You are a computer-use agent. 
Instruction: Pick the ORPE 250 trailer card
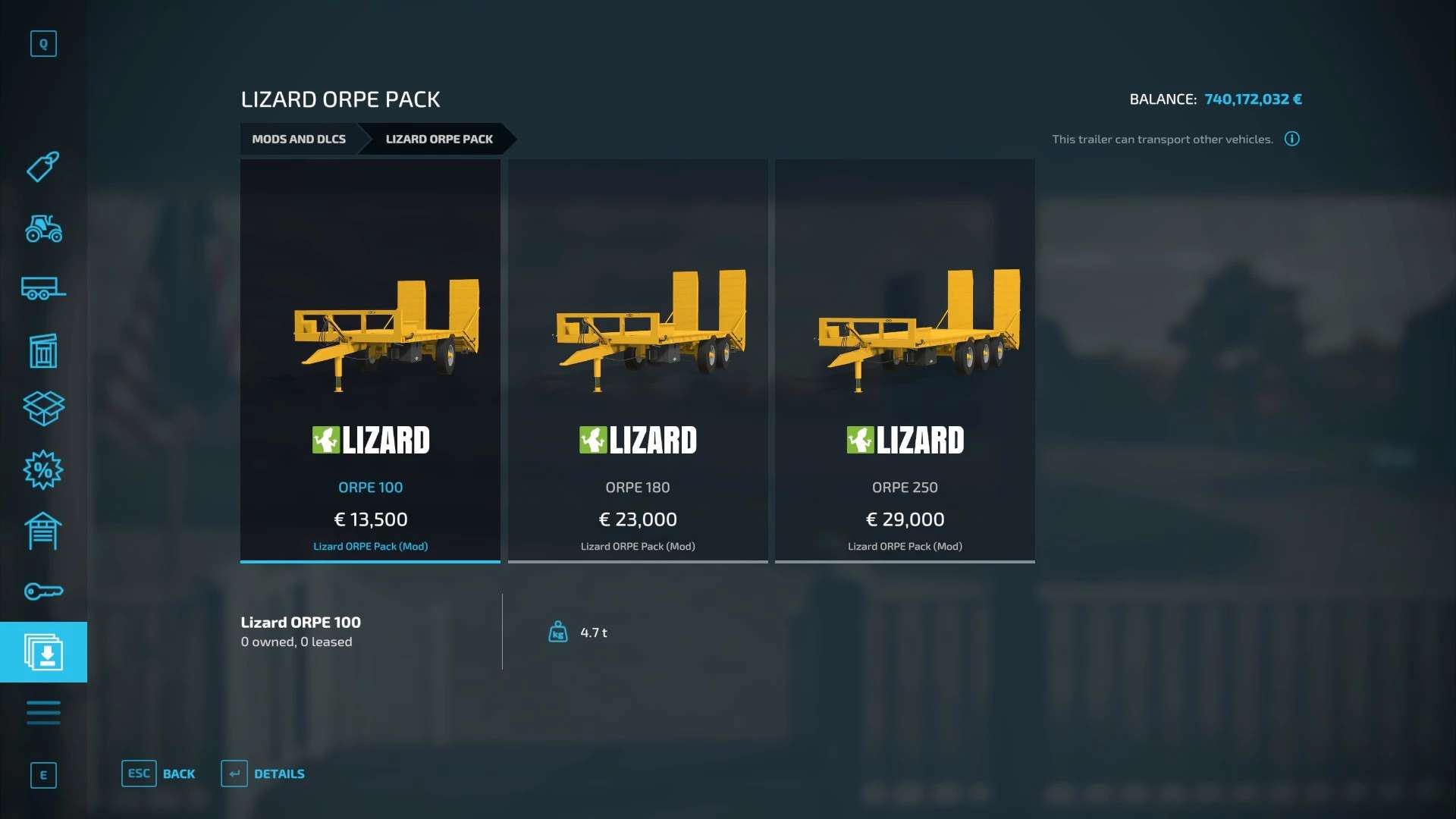pyautogui.click(x=905, y=360)
